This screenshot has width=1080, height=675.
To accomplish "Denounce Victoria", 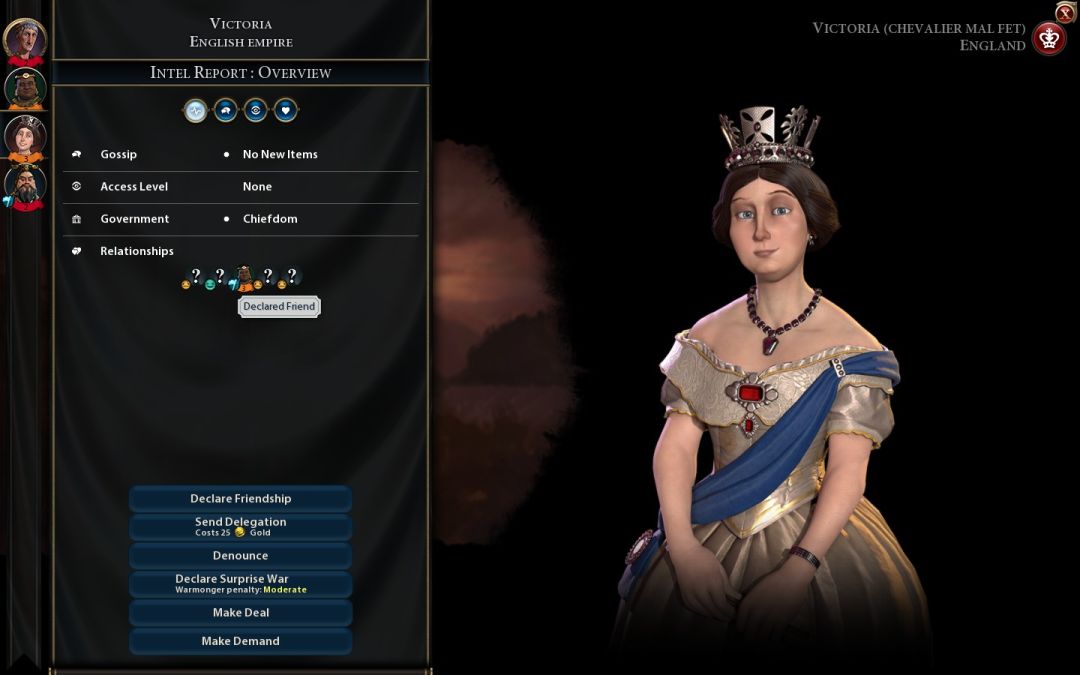I will tap(240, 556).
